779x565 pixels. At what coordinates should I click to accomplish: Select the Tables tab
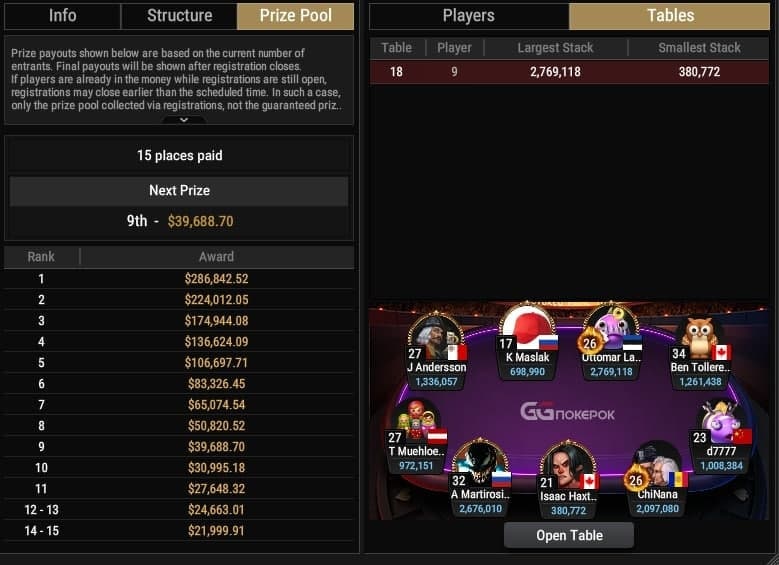671,15
